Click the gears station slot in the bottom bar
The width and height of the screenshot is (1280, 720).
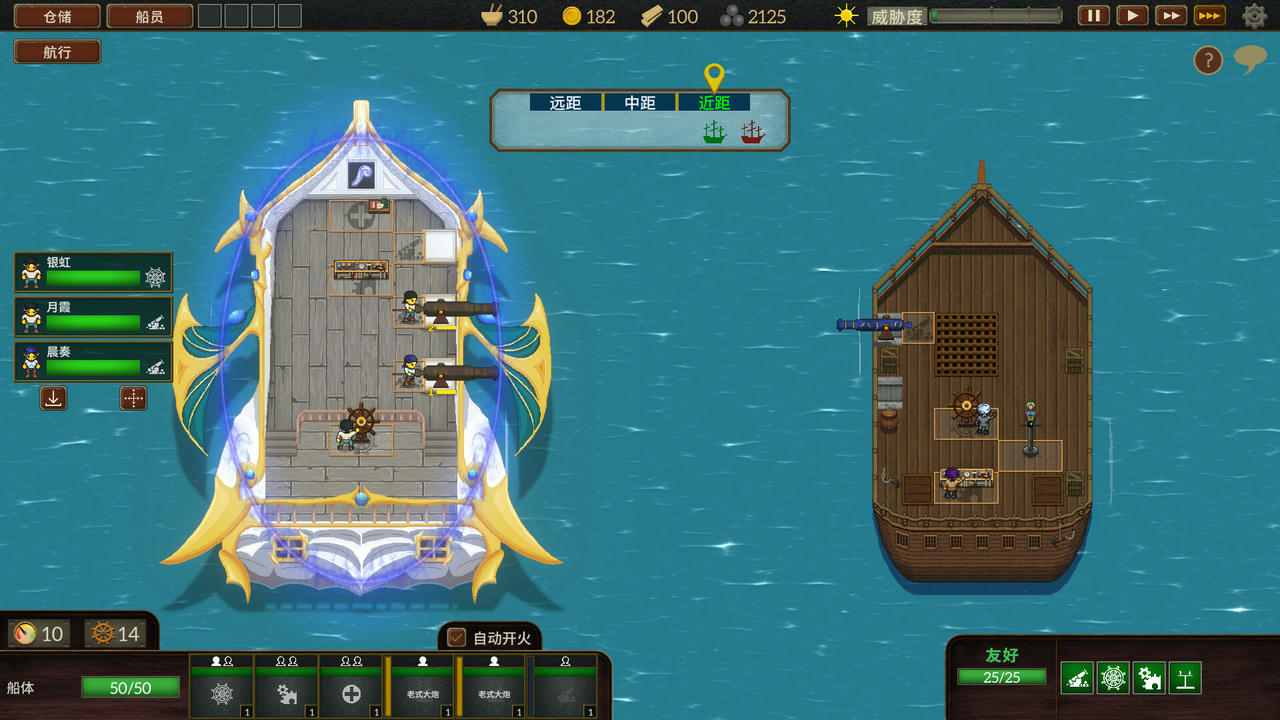(287, 693)
